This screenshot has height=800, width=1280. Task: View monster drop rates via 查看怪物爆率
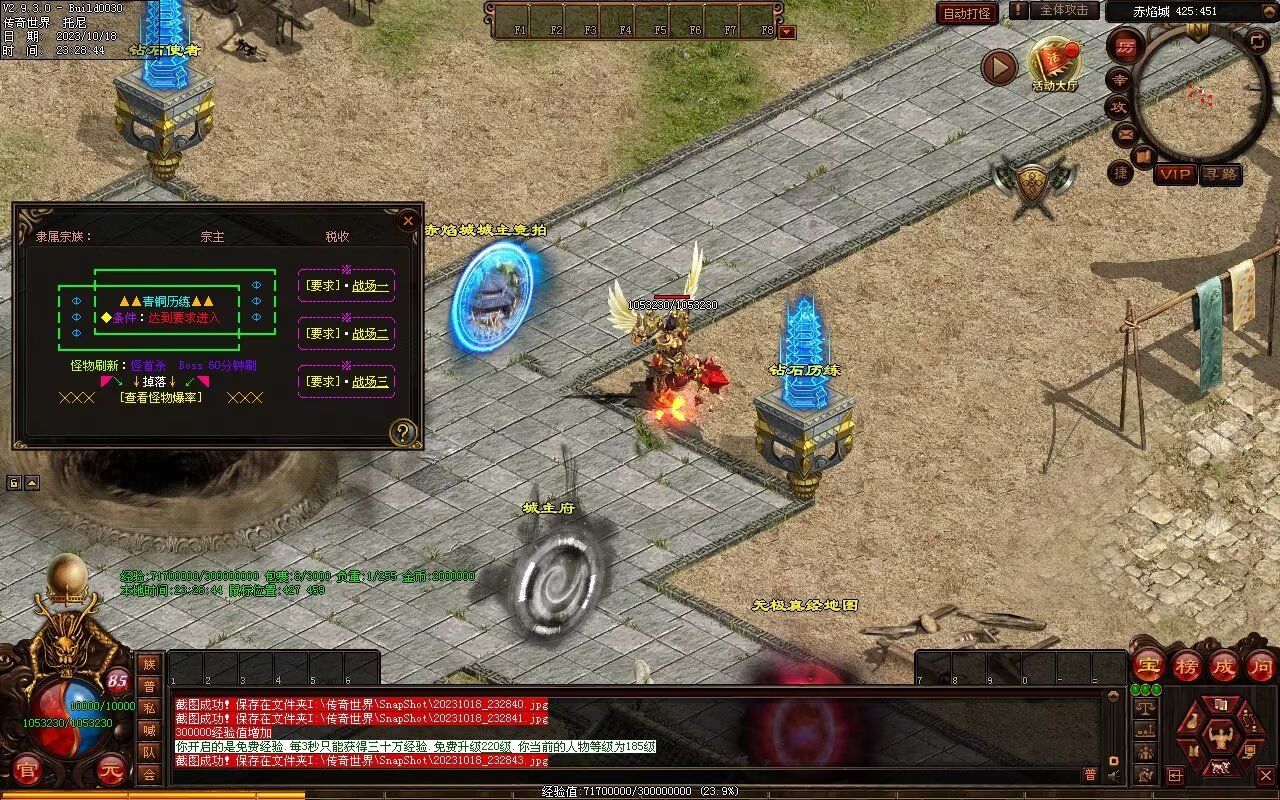(x=160, y=397)
